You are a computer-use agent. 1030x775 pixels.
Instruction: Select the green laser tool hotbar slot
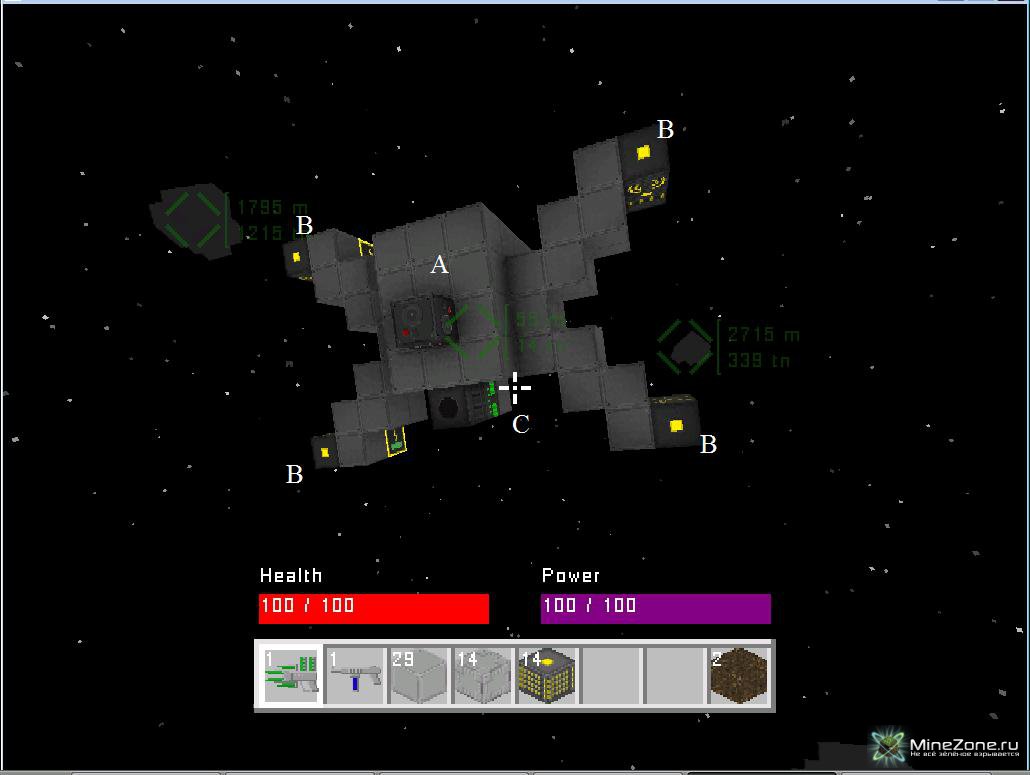[x=290, y=675]
